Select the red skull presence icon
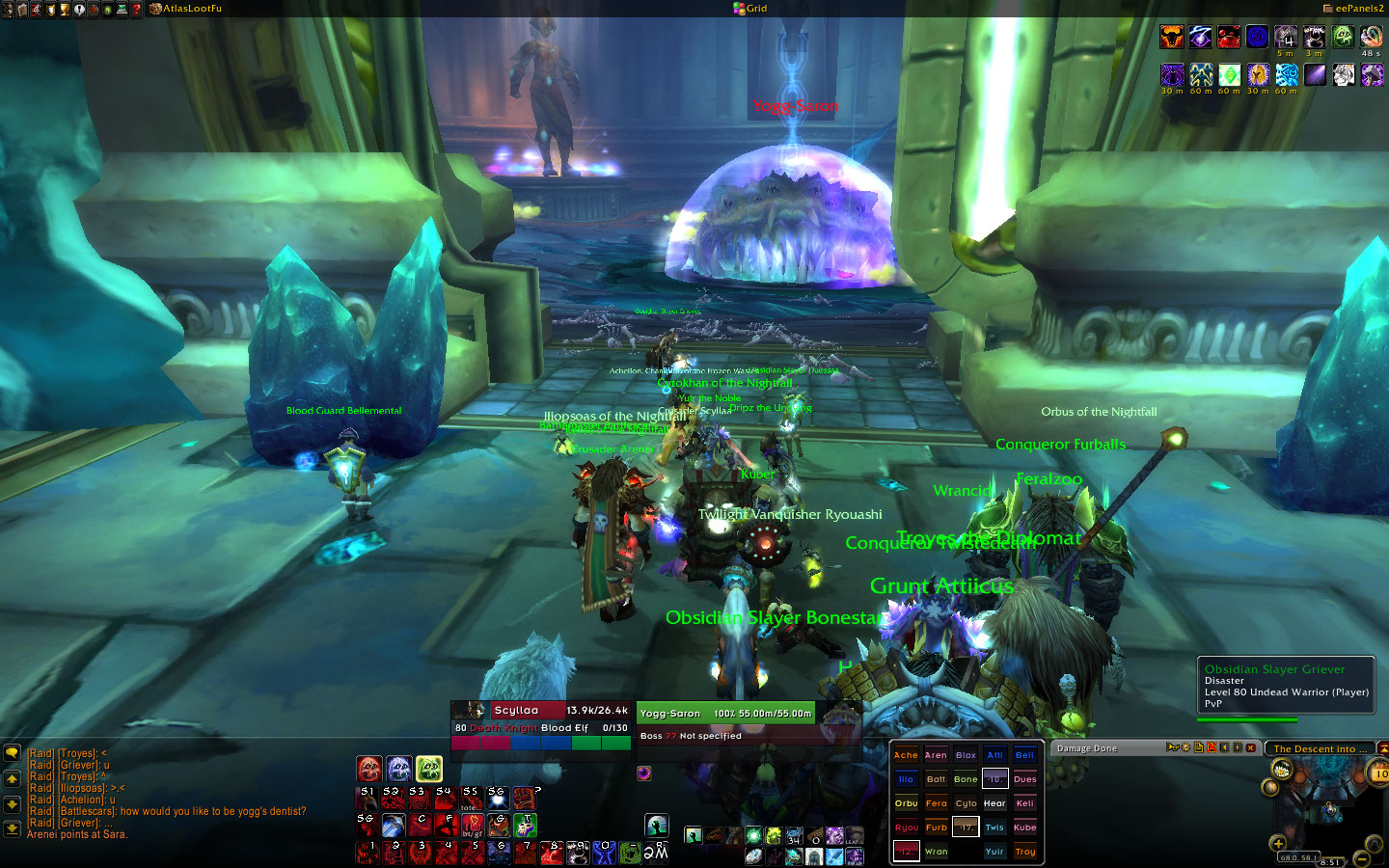This screenshot has height=868, width=1389. [x=369, y=769]
